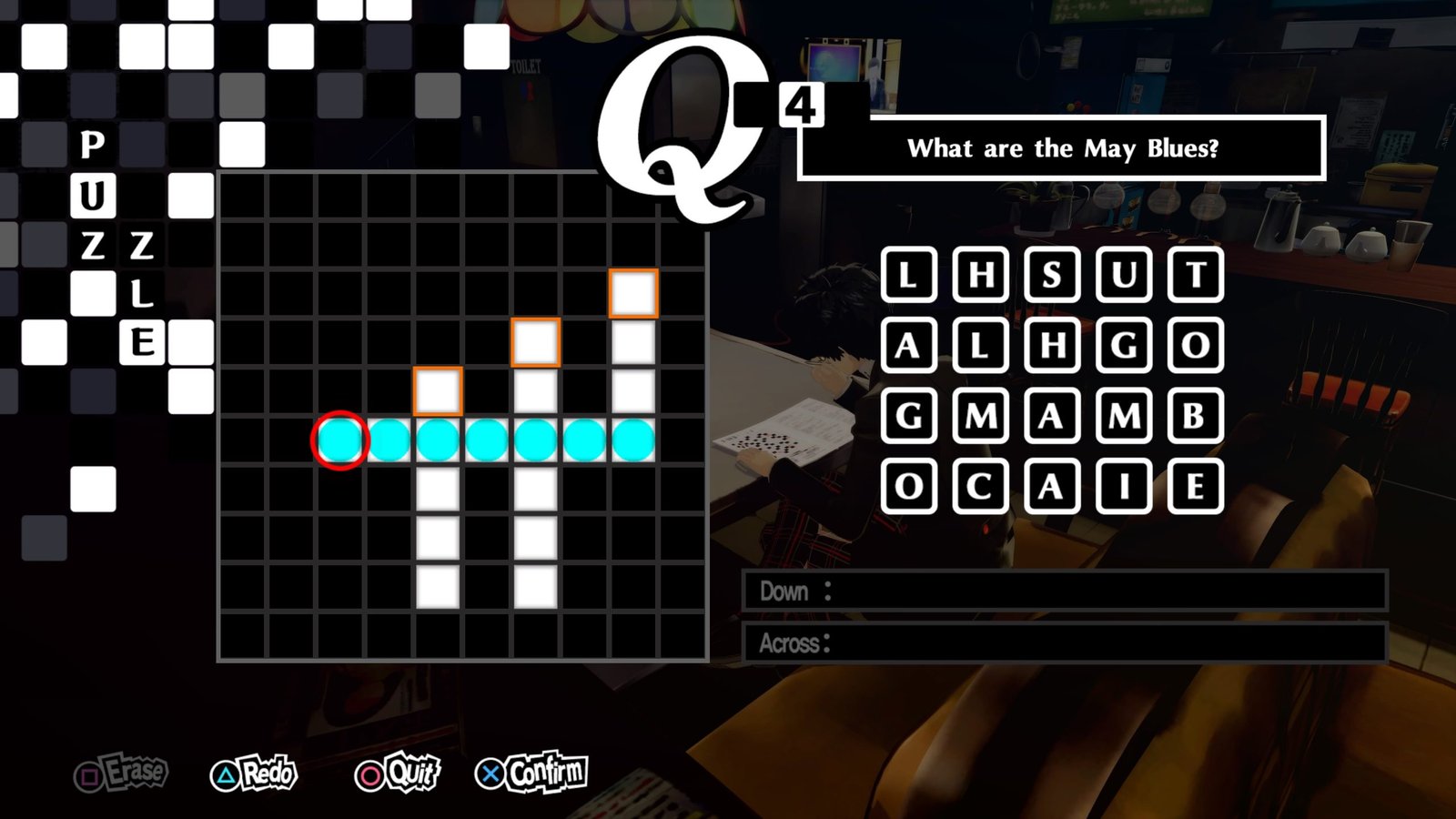Image resolution: width=1456 pixels, height=819 pixels.
Task: Select the letter T tile at top right
Action: point(1197,273)
